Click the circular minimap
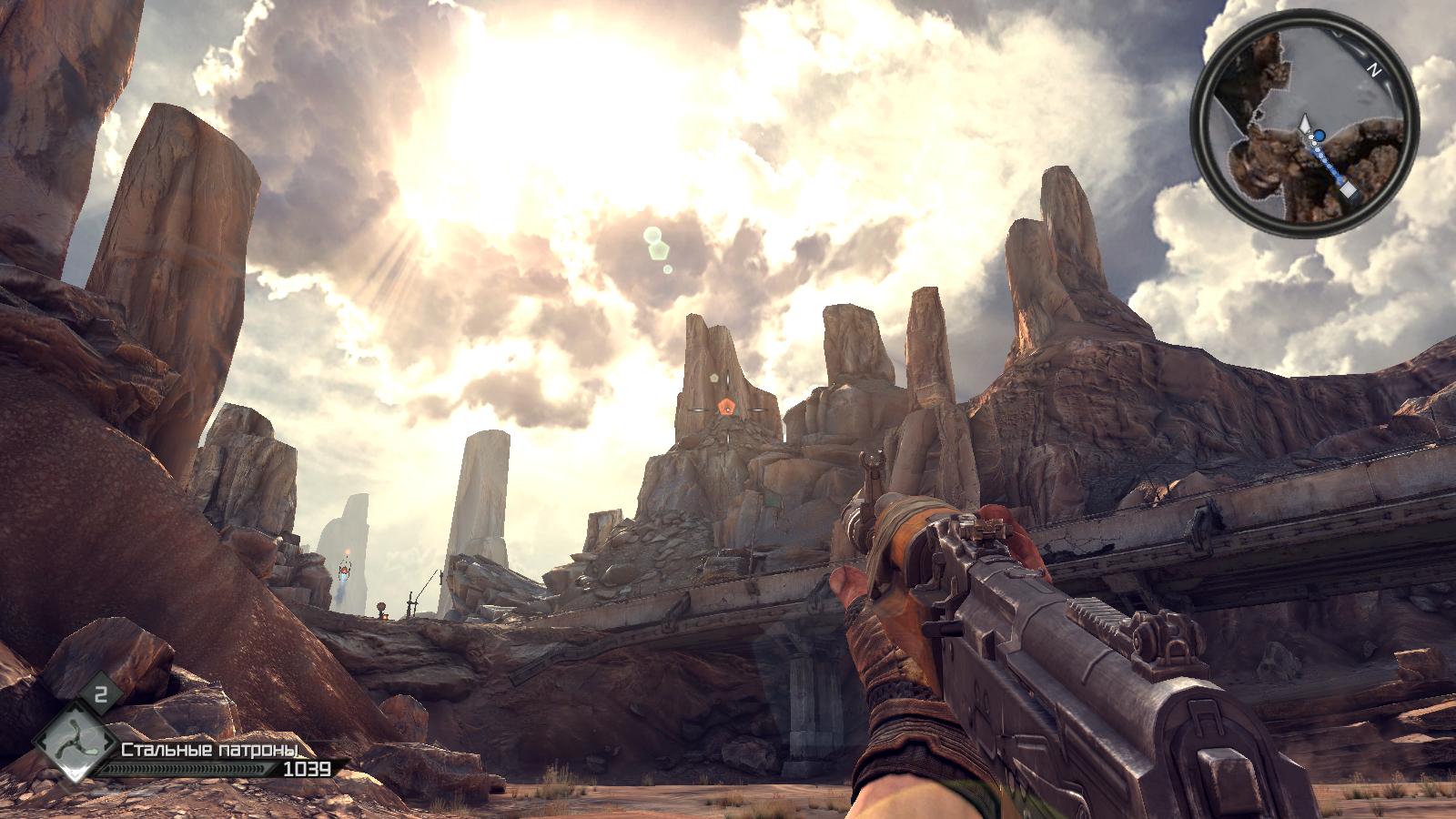This screenshot has width=1456, height=819. click(1304, 124)
